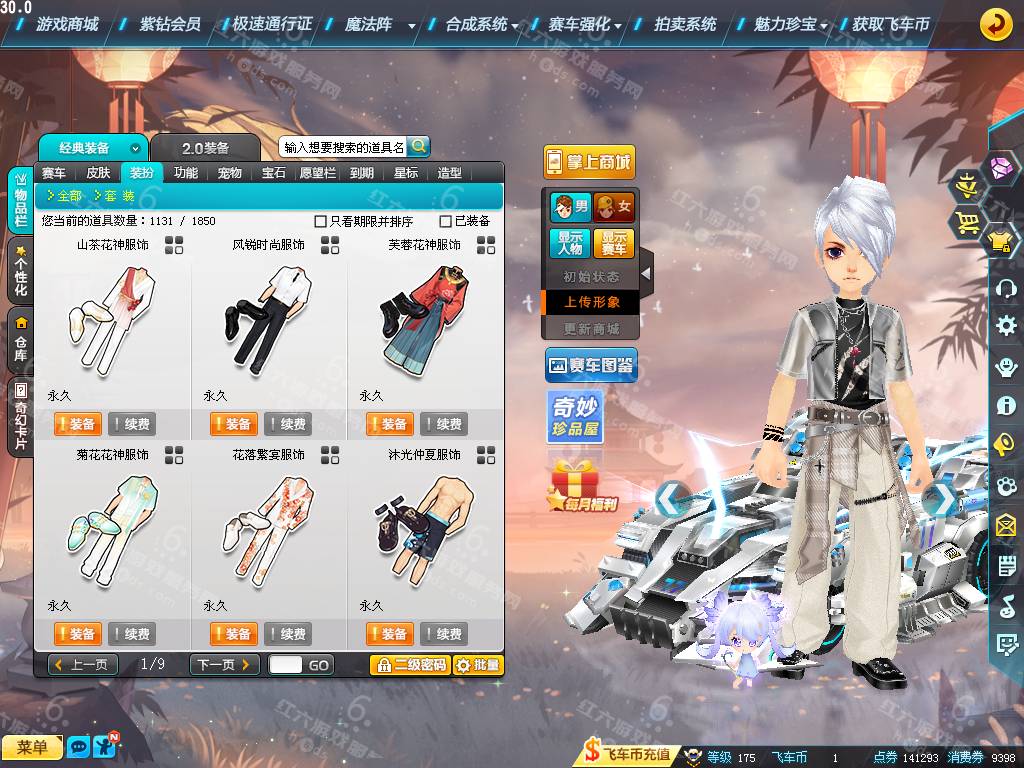Click the item search input field

point(343,147)
